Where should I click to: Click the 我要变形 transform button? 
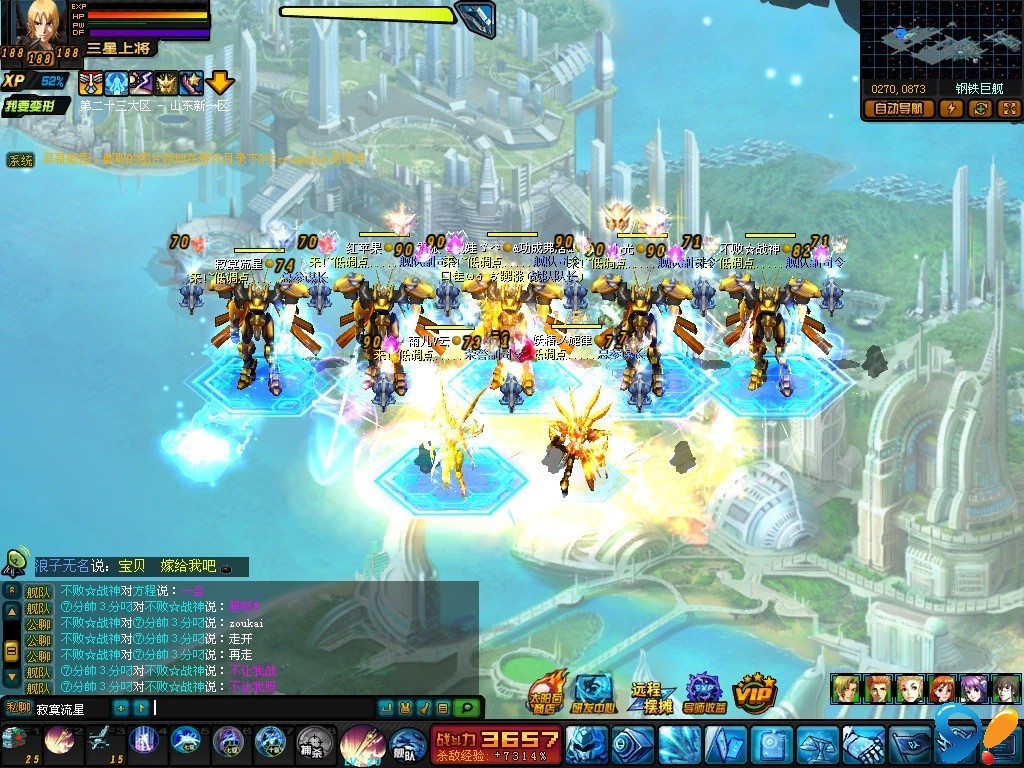tap(35, 104)
